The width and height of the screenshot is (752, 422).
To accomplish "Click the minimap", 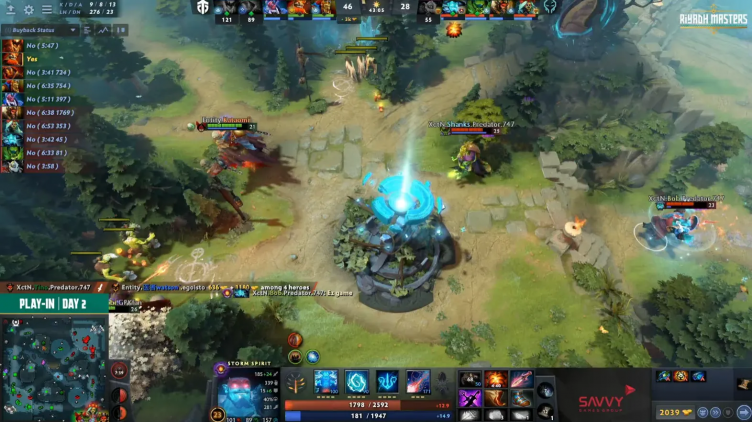I will pyautogui.click(x=54, y=369).
